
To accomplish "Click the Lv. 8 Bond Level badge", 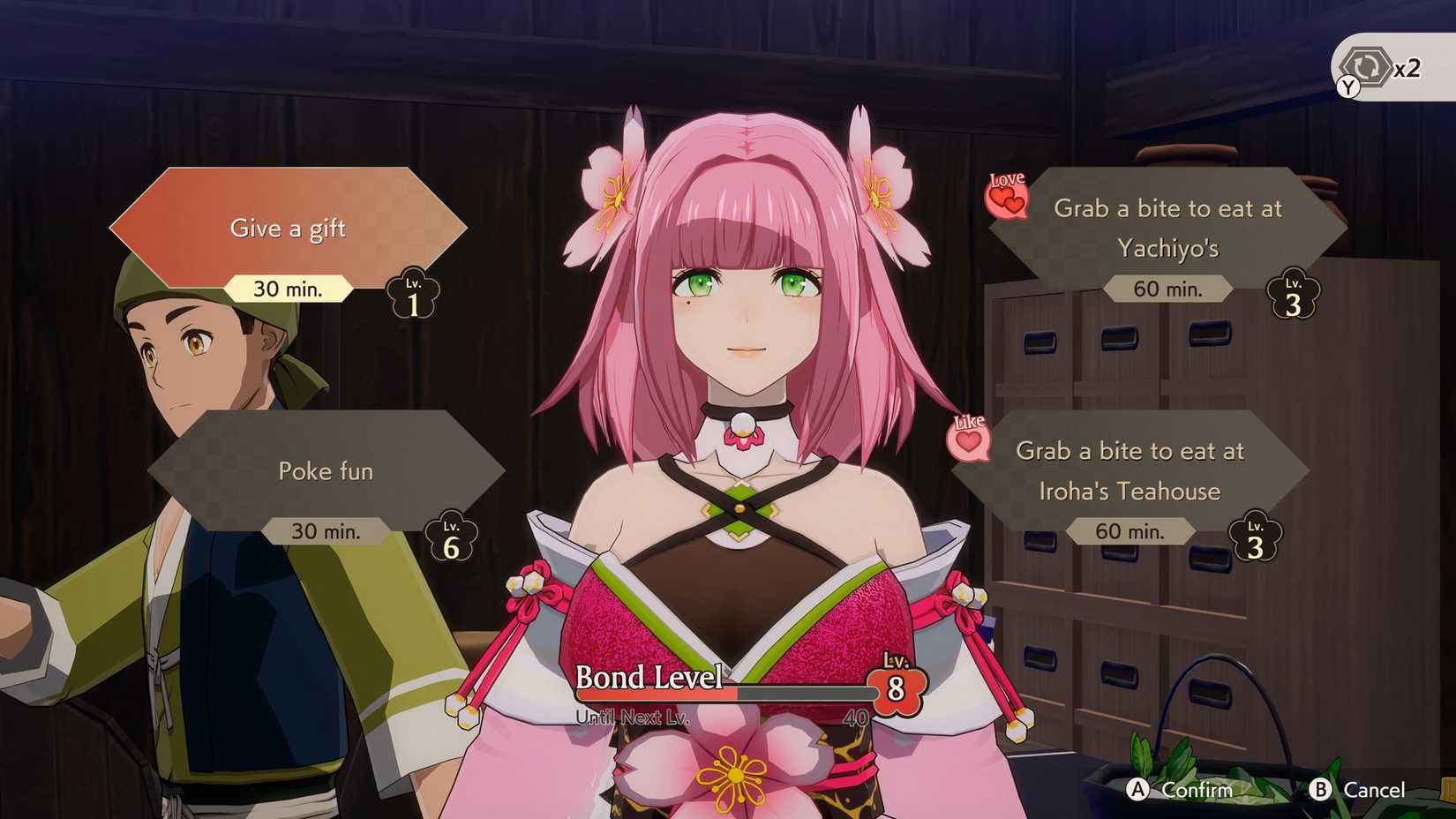I will pos(894,685).
